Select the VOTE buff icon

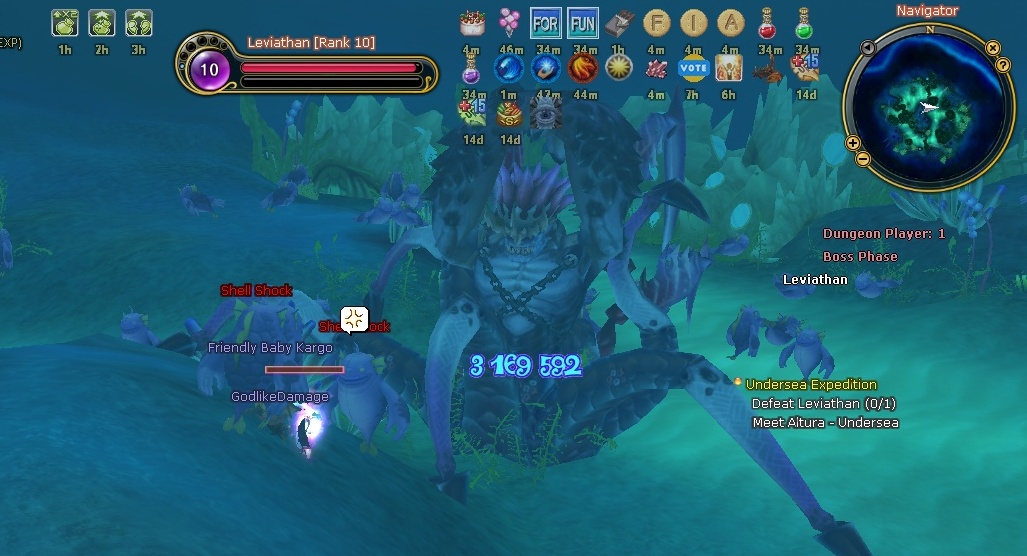pos(693,68)
